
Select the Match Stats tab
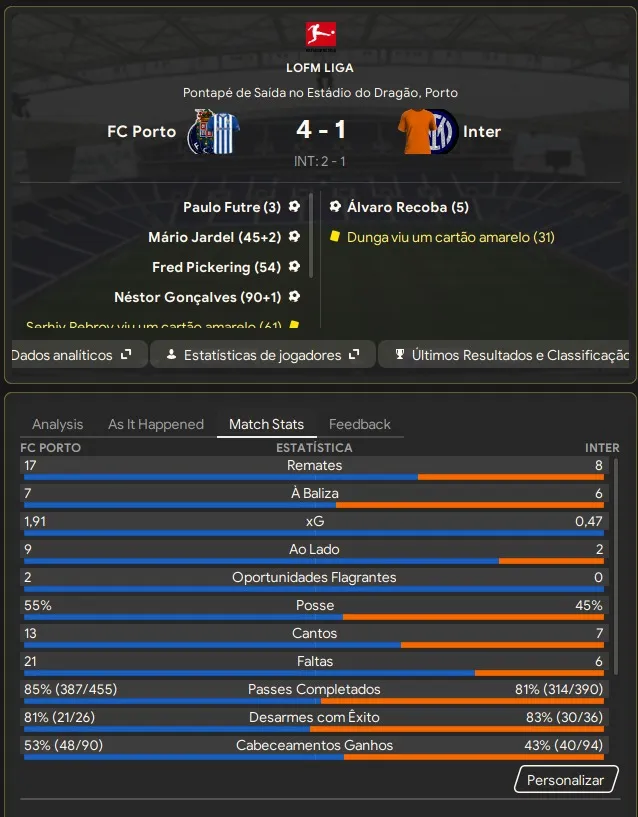coord(266,424)
